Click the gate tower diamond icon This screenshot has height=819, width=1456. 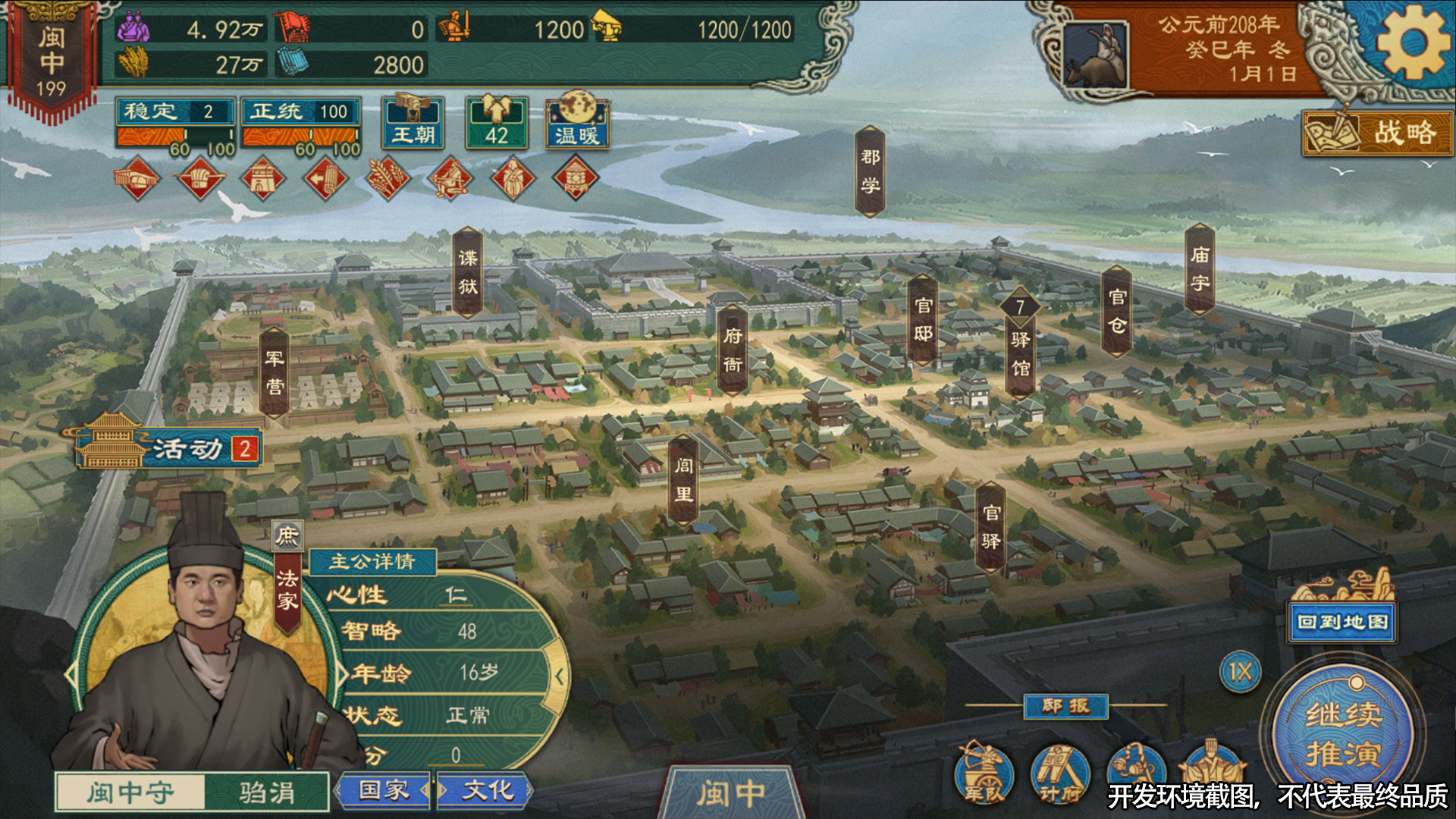(x=262, y=179)
